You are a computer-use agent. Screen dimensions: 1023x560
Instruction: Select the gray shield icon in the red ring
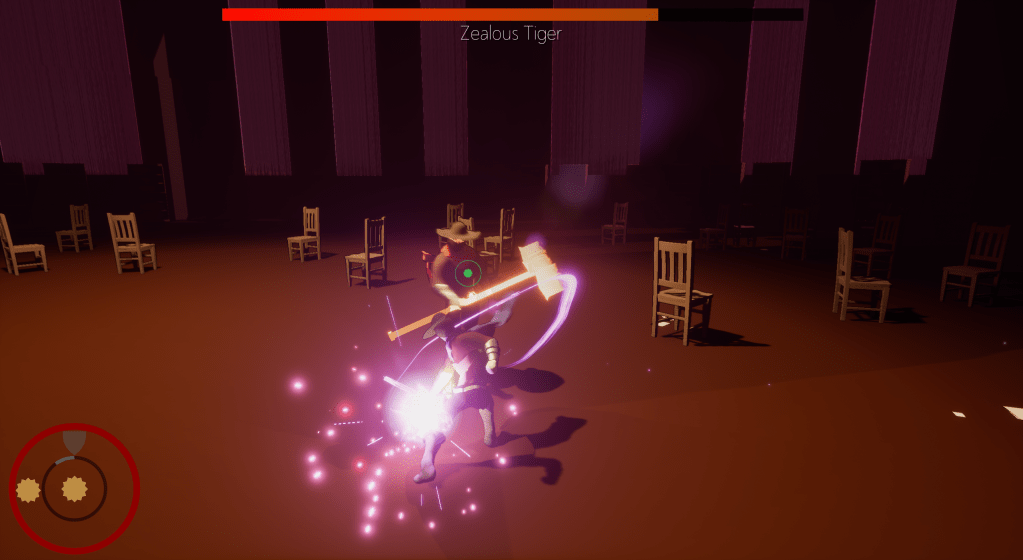pos(74,441)
